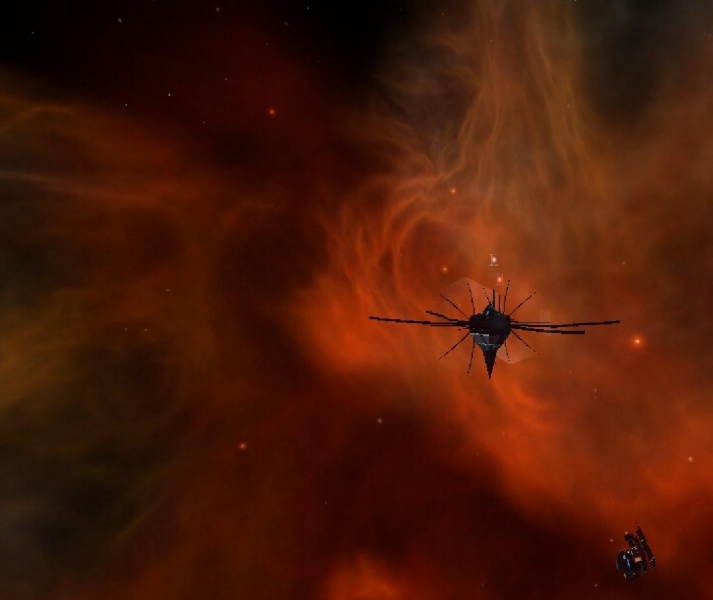Select the red bracket marker above the ship

pos(499,279)
